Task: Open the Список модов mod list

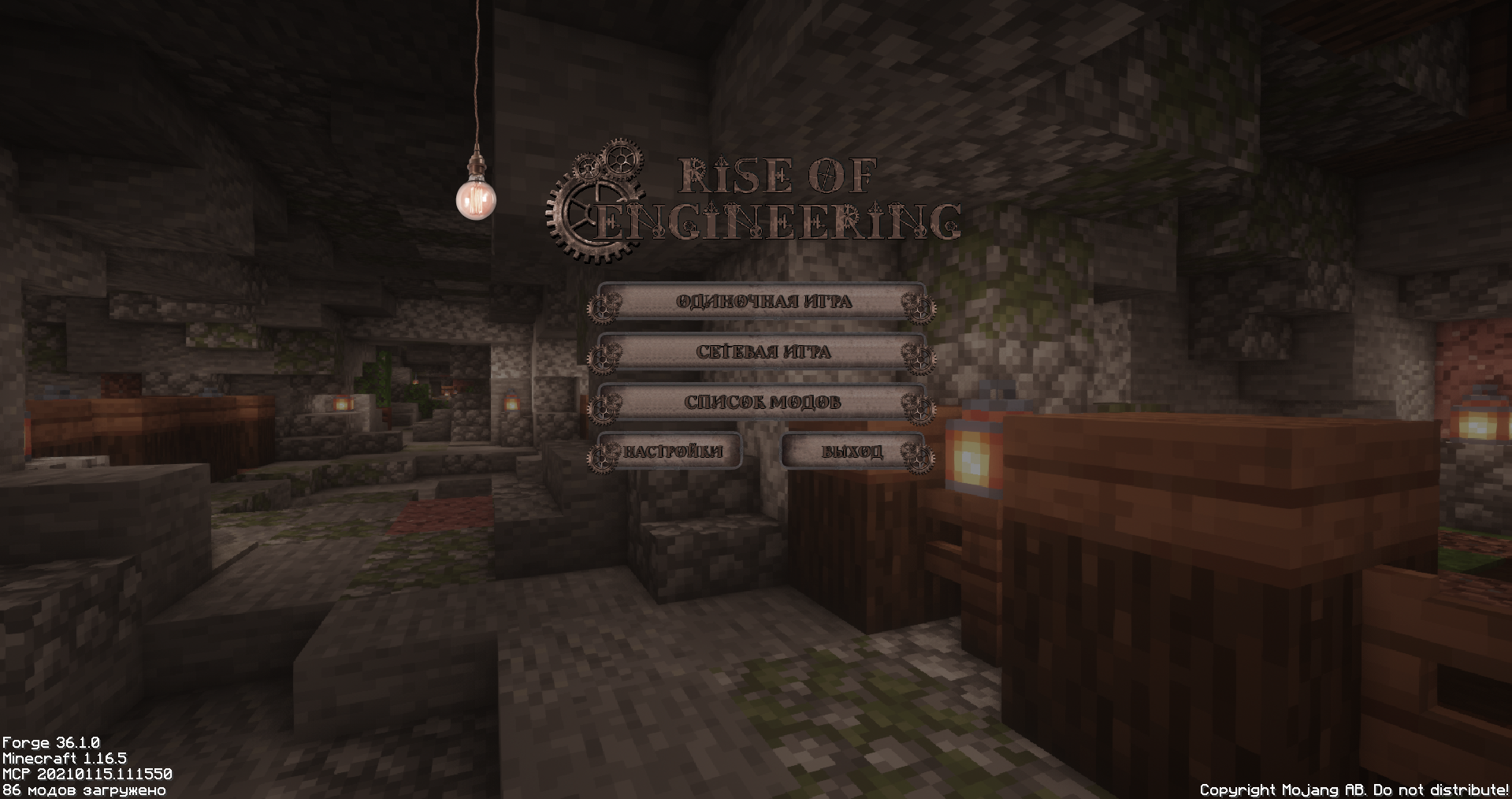Action: pyautogui.click(x=764, y=403)
